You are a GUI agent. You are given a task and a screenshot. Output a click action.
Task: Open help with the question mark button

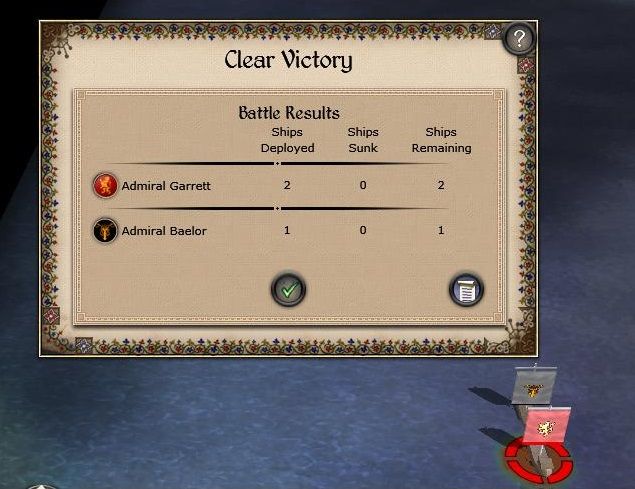tap(518, 40)
